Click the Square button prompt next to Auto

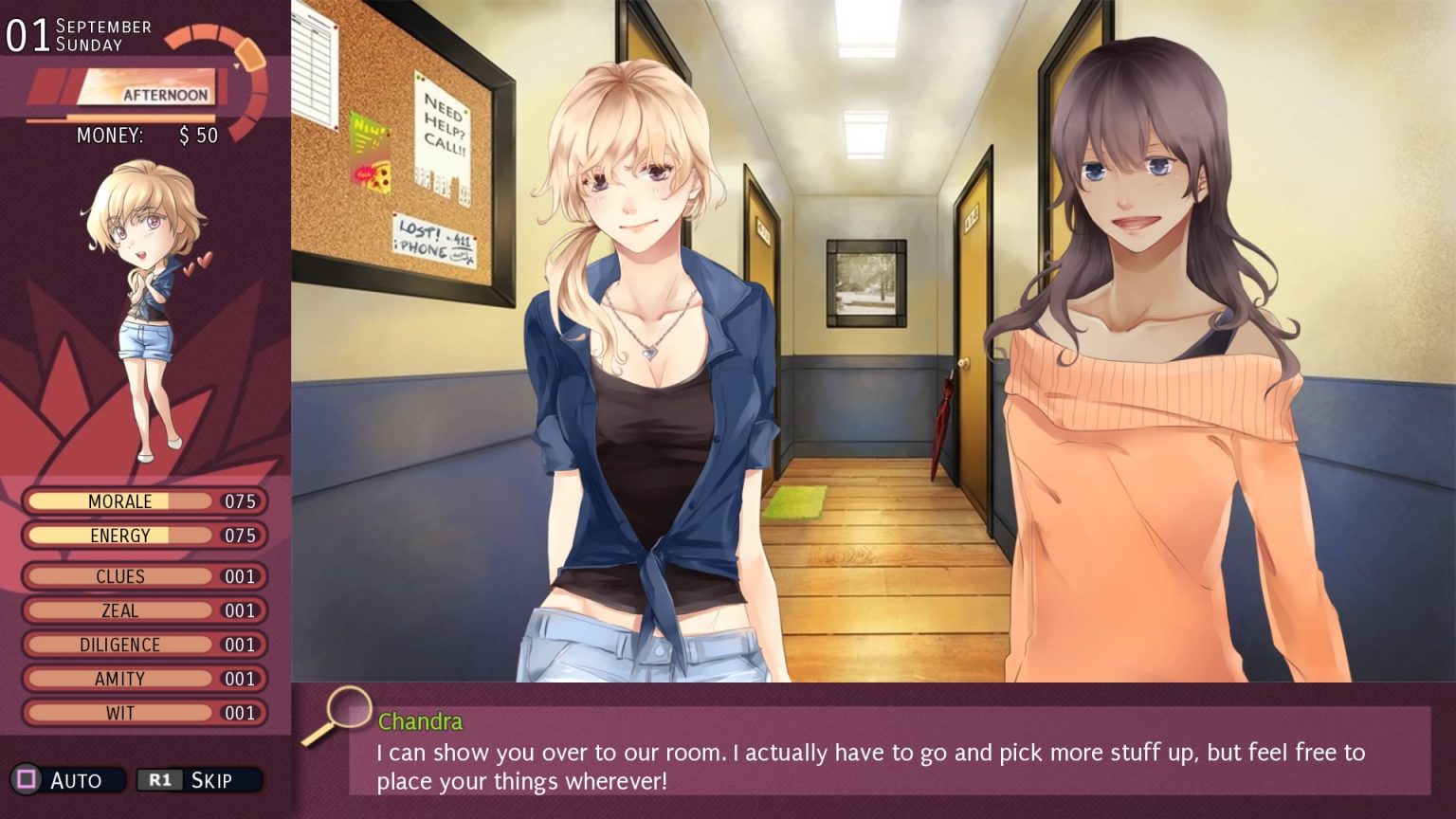(28, 779)
